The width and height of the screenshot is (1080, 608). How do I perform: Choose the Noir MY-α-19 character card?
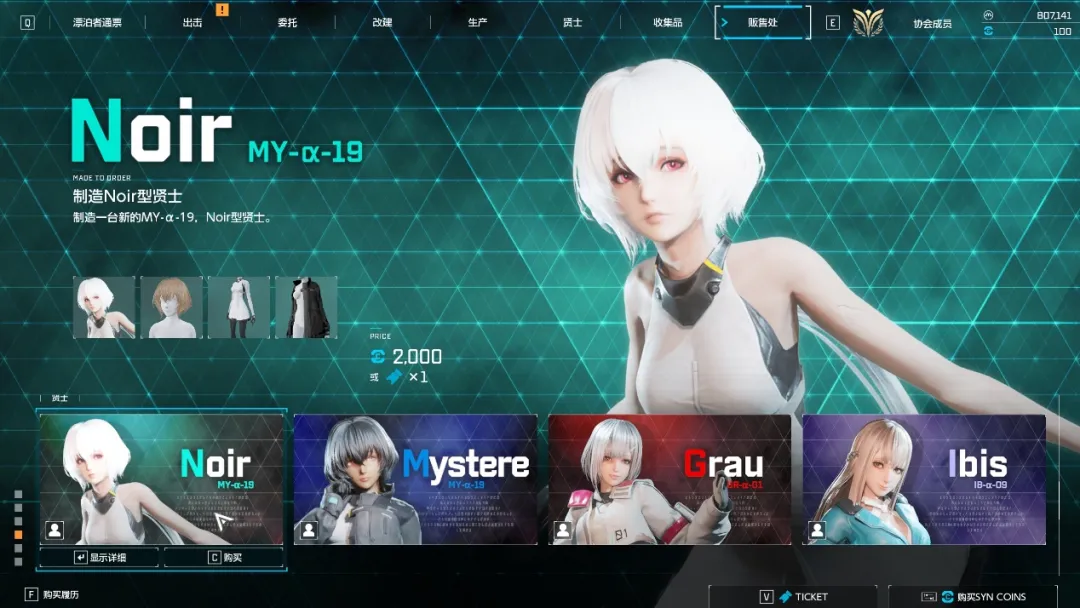pos(162,479)
